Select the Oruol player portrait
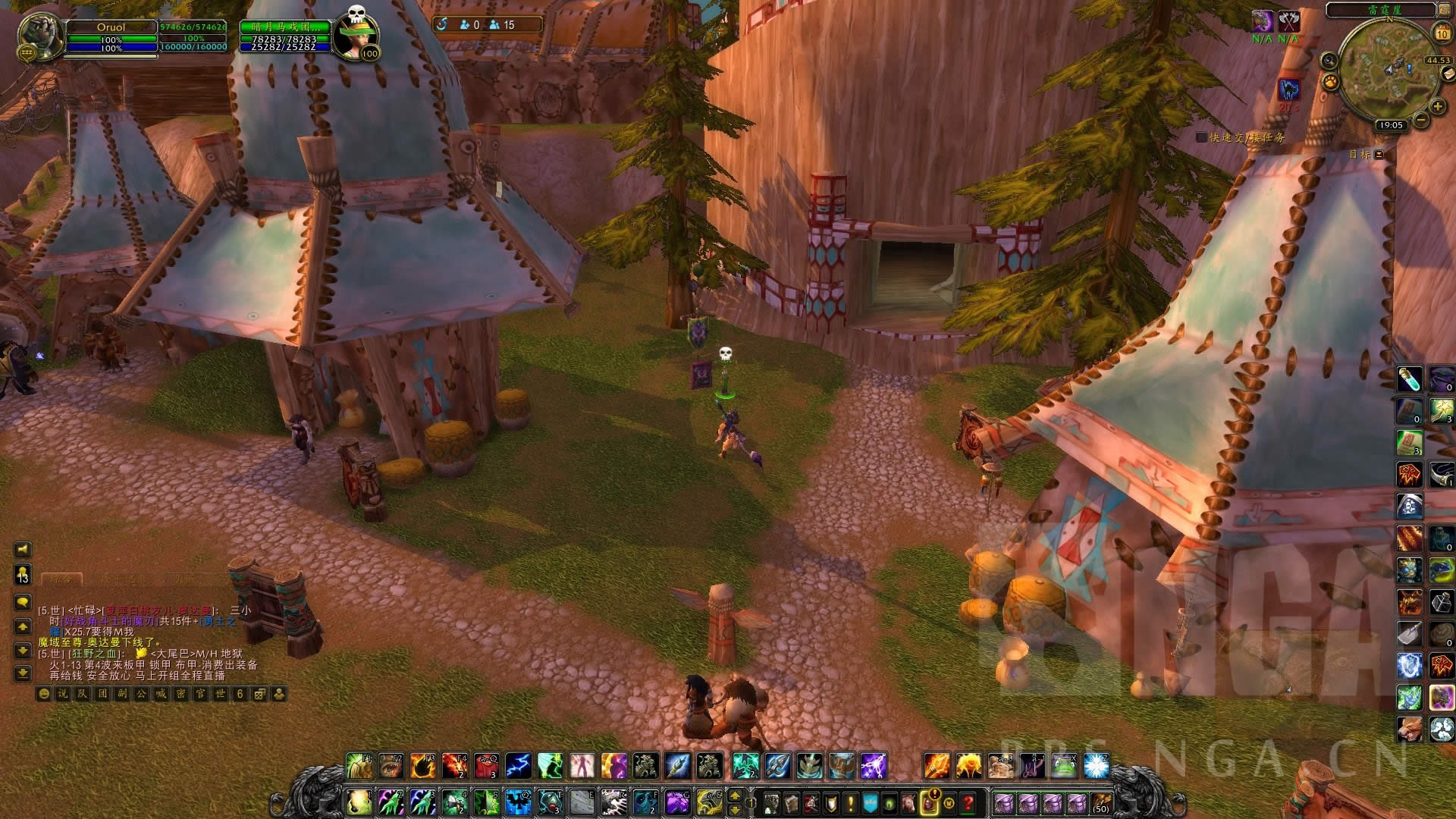1456x819 pixels. pyautogui.click(x=41, y=35)
